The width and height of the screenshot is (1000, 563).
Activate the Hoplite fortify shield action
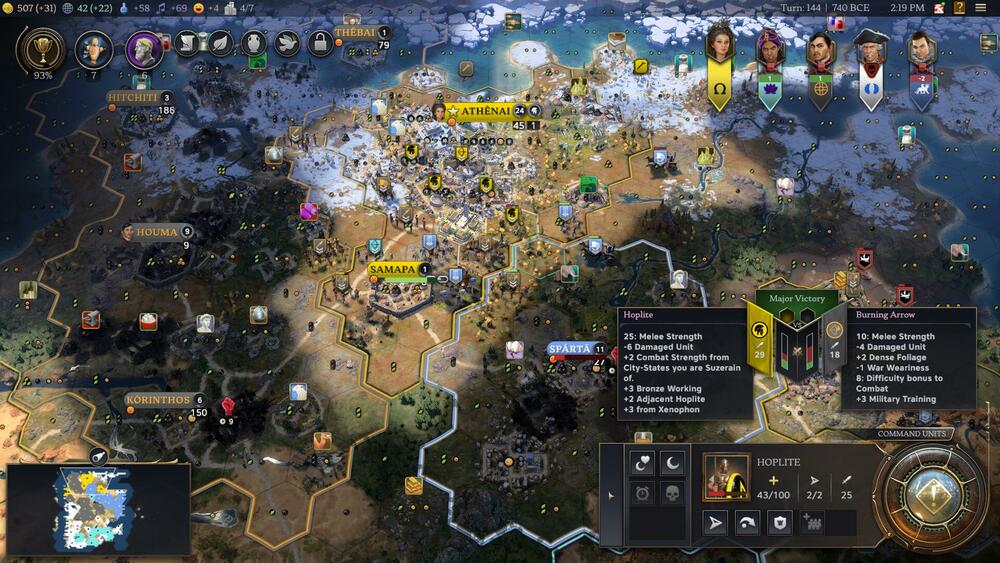pyautogui.click(x=780, y=522)
